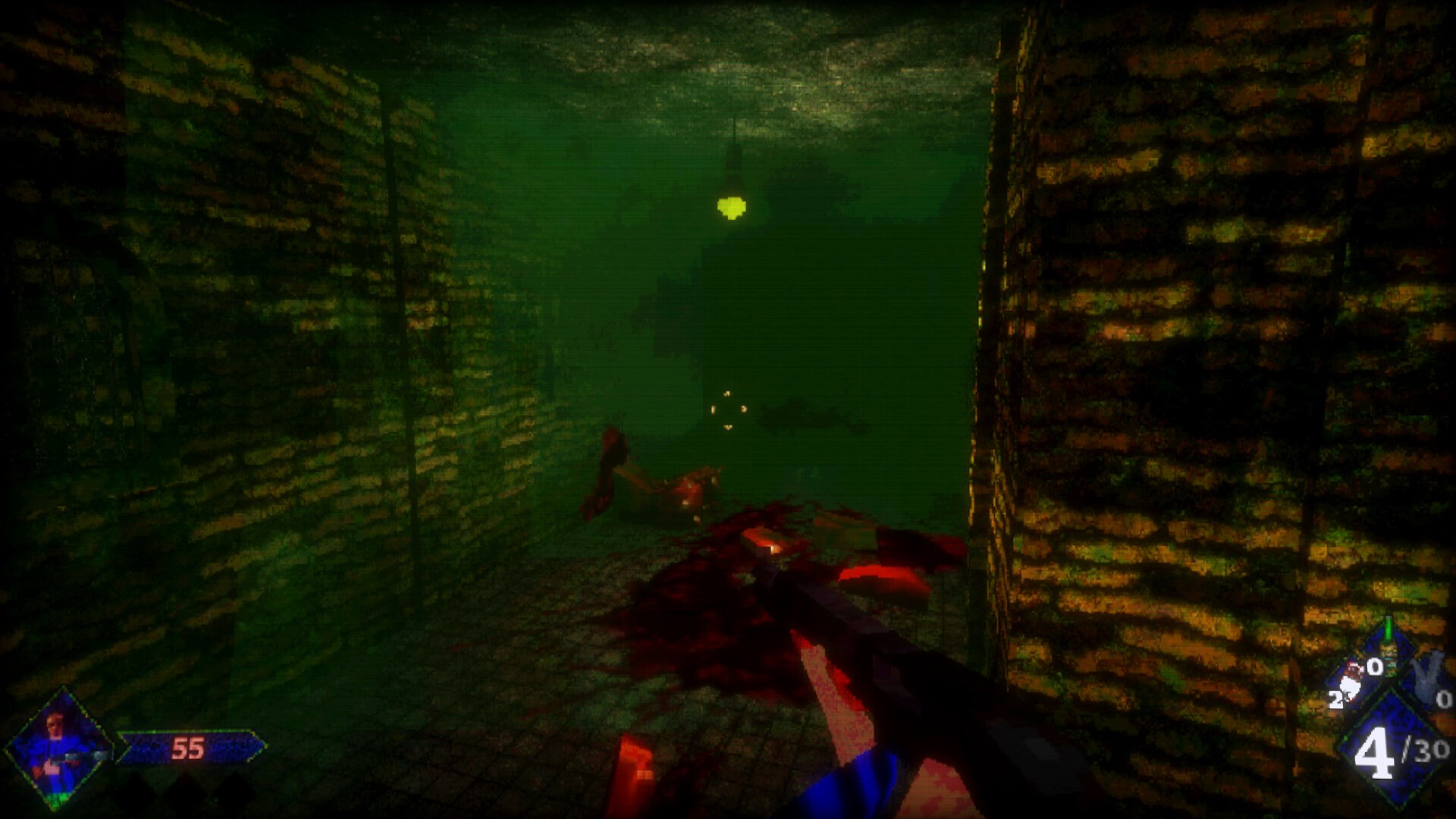Click the white fist icon in the ammo diamond cluster
Image resolution: width=1456 pixels, height=819 pixels.
1351,685
